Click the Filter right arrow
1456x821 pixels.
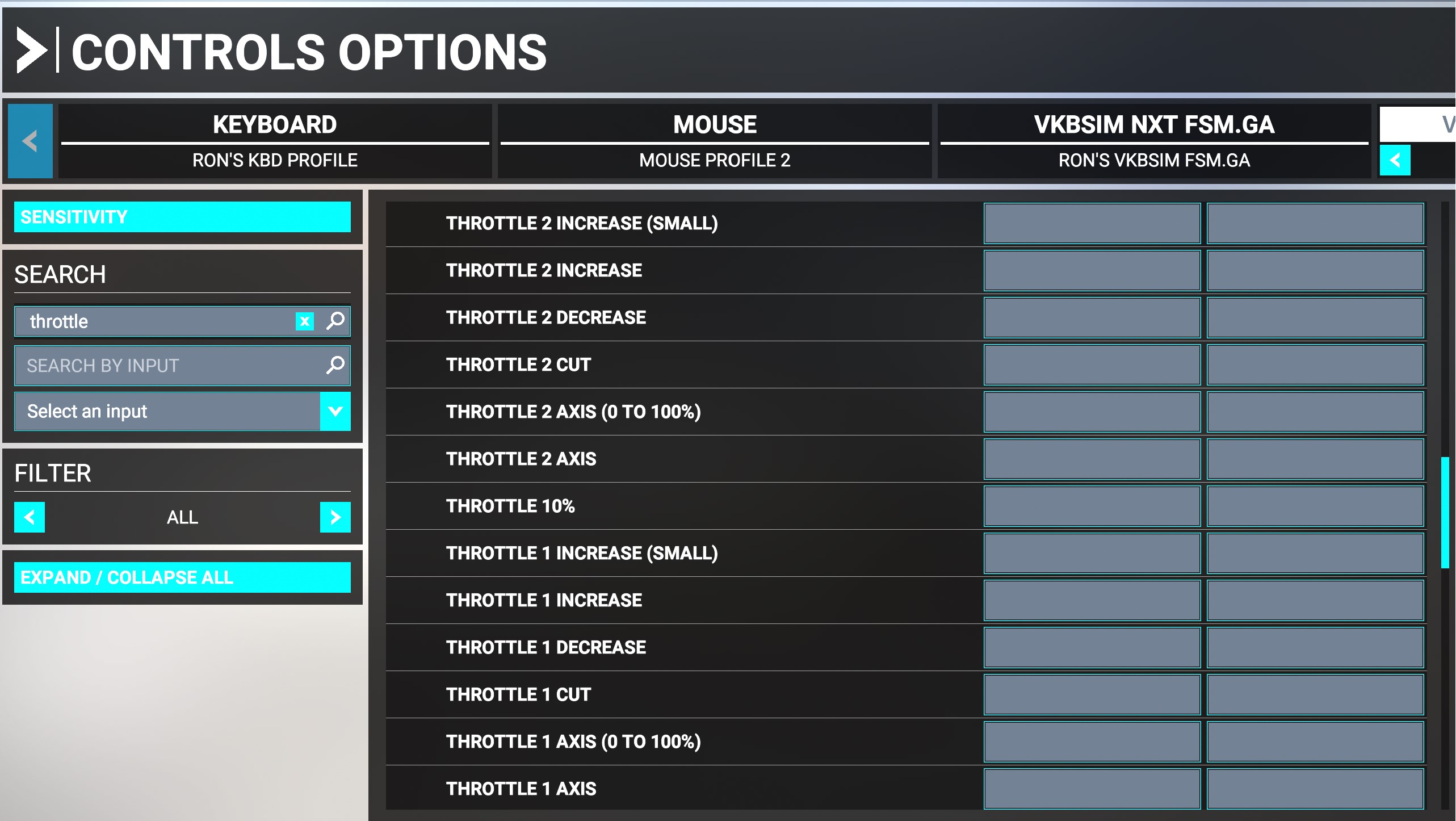pos(334,517)
